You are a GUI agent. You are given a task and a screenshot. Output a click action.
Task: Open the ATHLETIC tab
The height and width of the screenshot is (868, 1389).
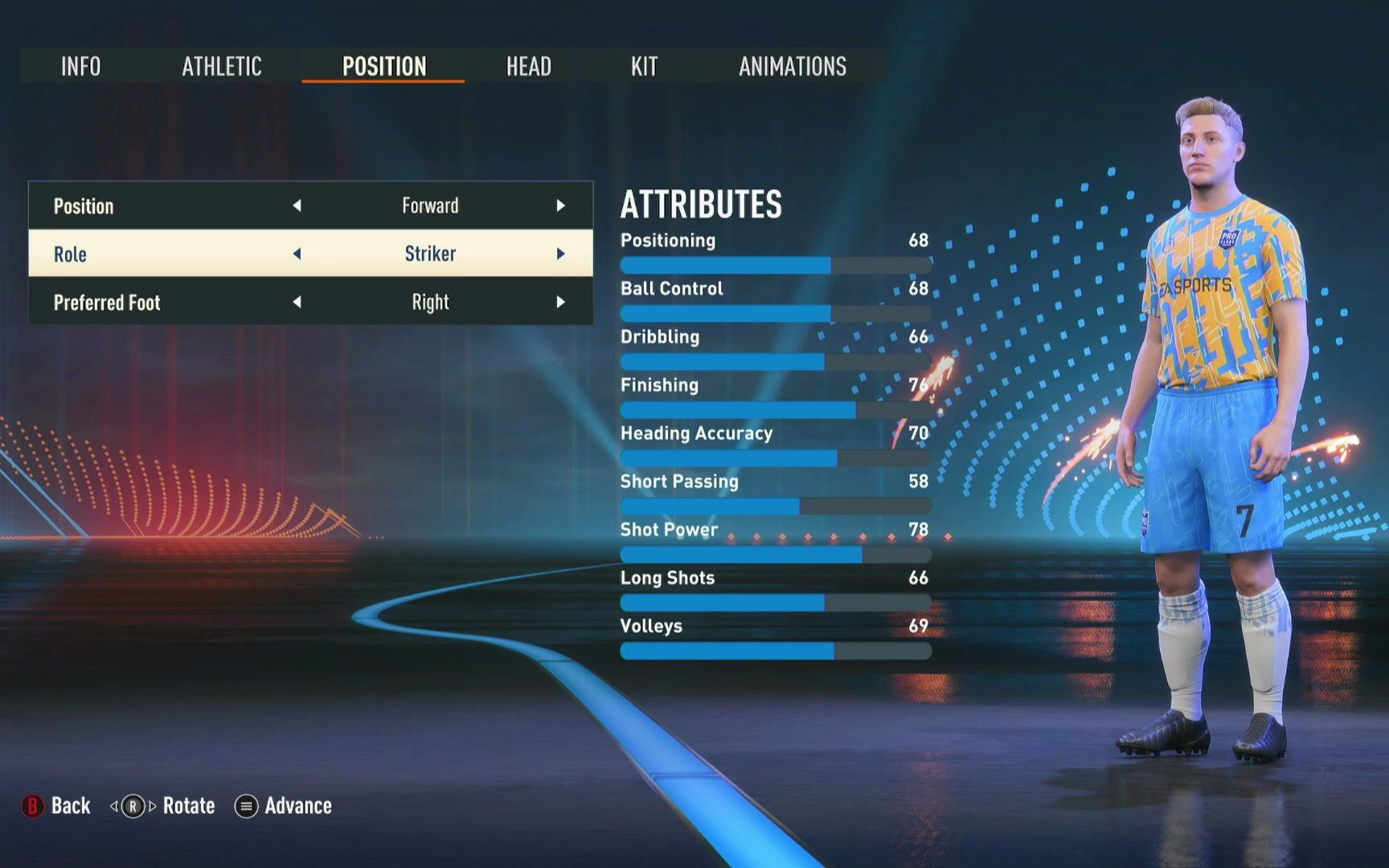(223, 67)
